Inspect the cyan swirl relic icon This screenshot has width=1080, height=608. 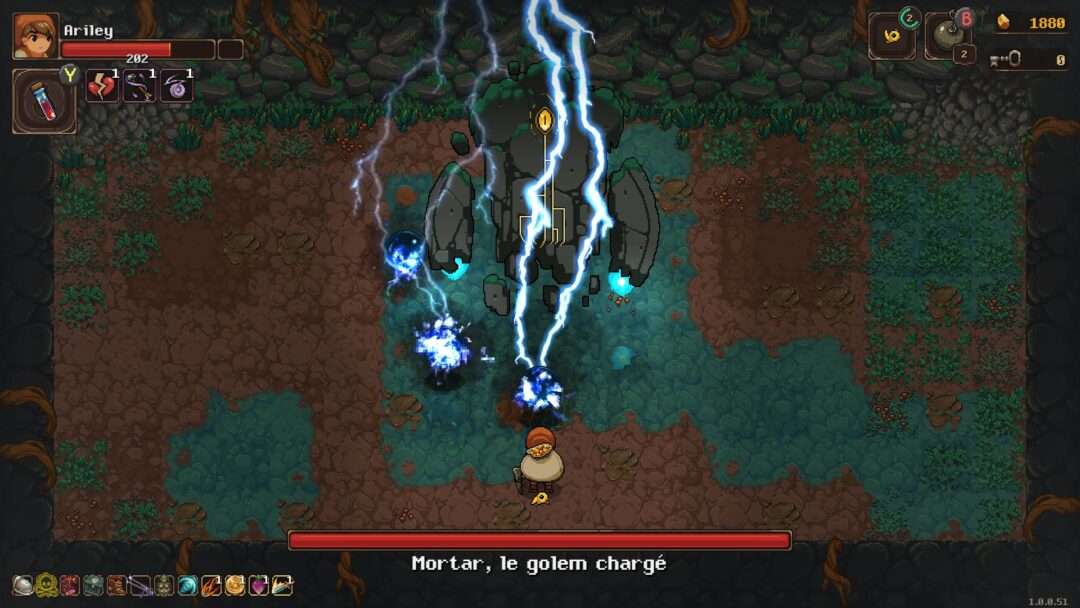click(x=187, y=585)
